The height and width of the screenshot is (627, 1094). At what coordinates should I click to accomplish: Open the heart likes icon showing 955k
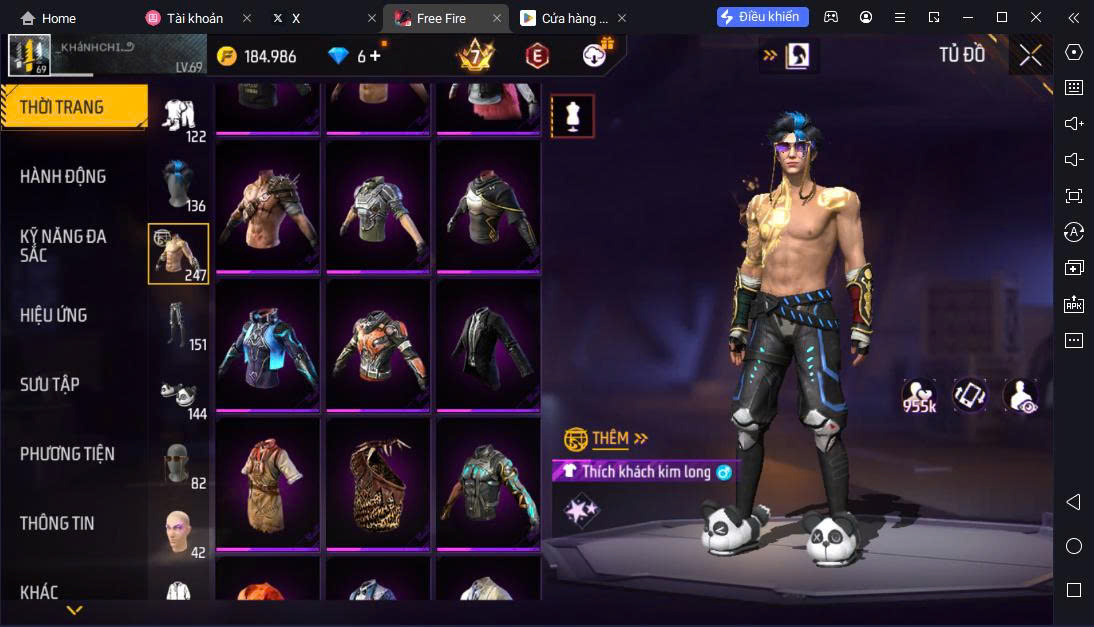[x=918, y=395]
